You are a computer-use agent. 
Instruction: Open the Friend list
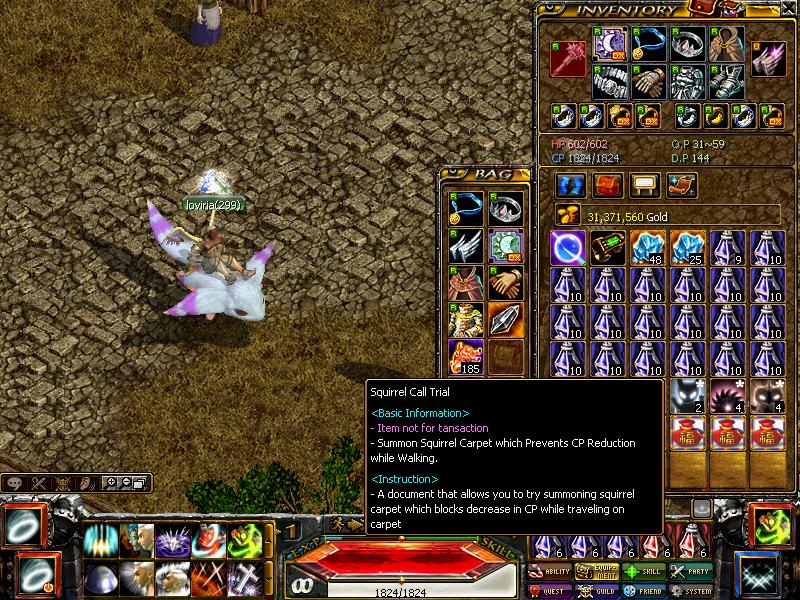(x=645, y=590)
